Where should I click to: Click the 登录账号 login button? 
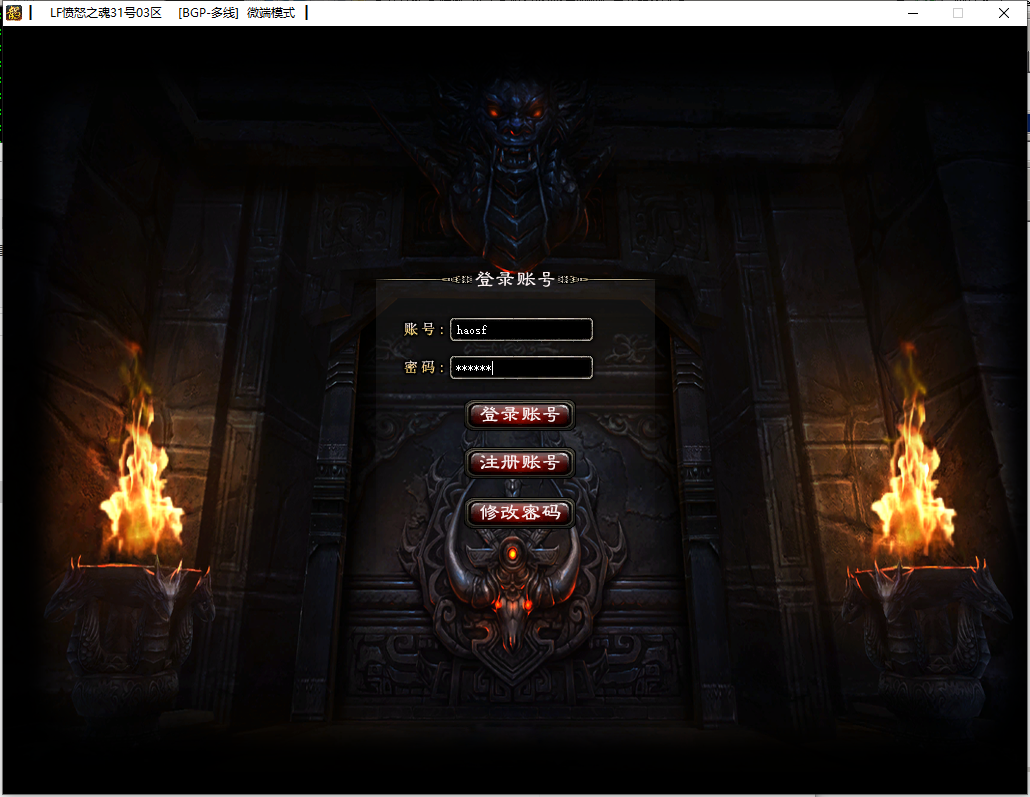[519, 415]
